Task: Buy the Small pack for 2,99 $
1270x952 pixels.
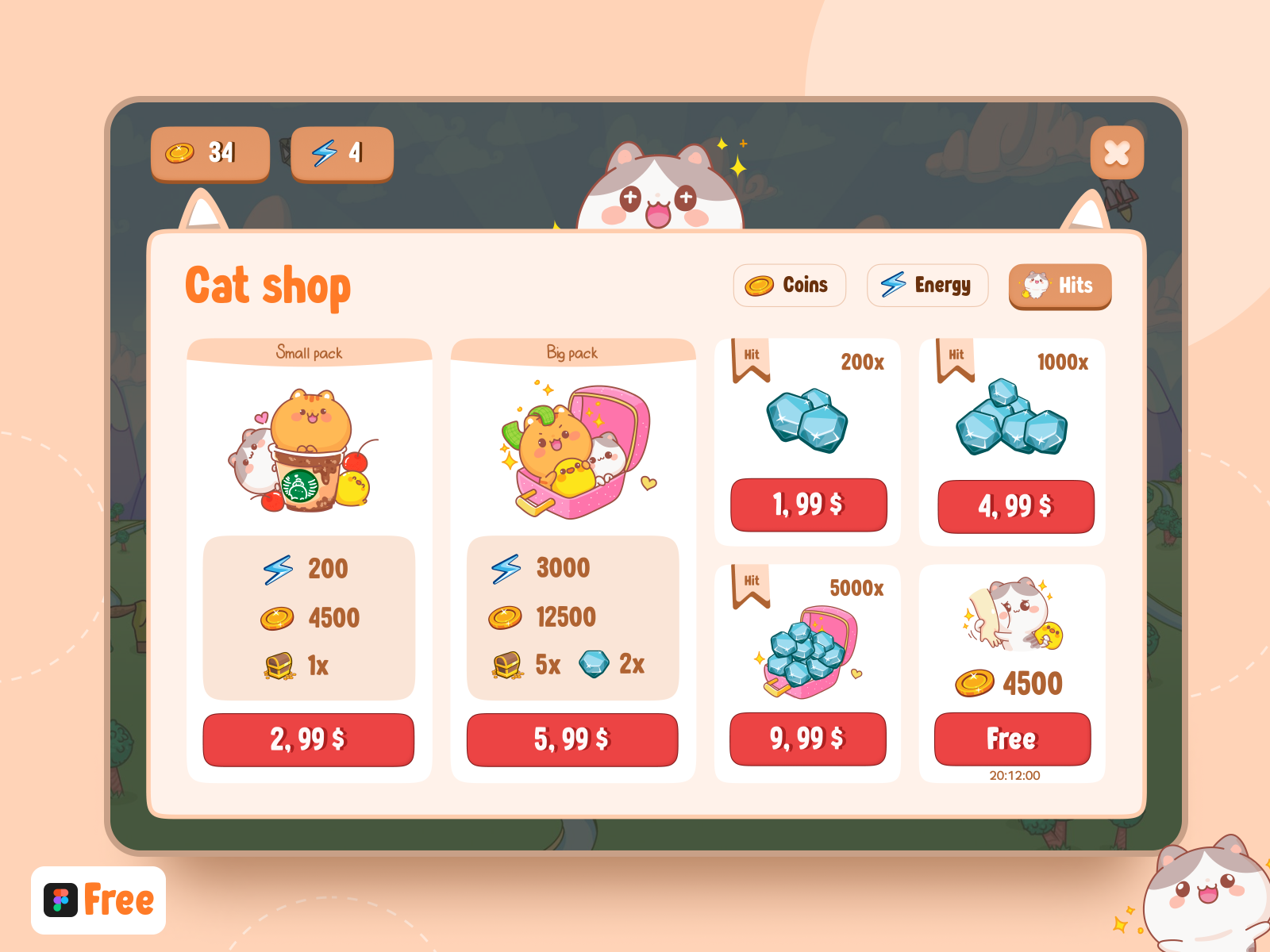Action: [x=309, y=739]
